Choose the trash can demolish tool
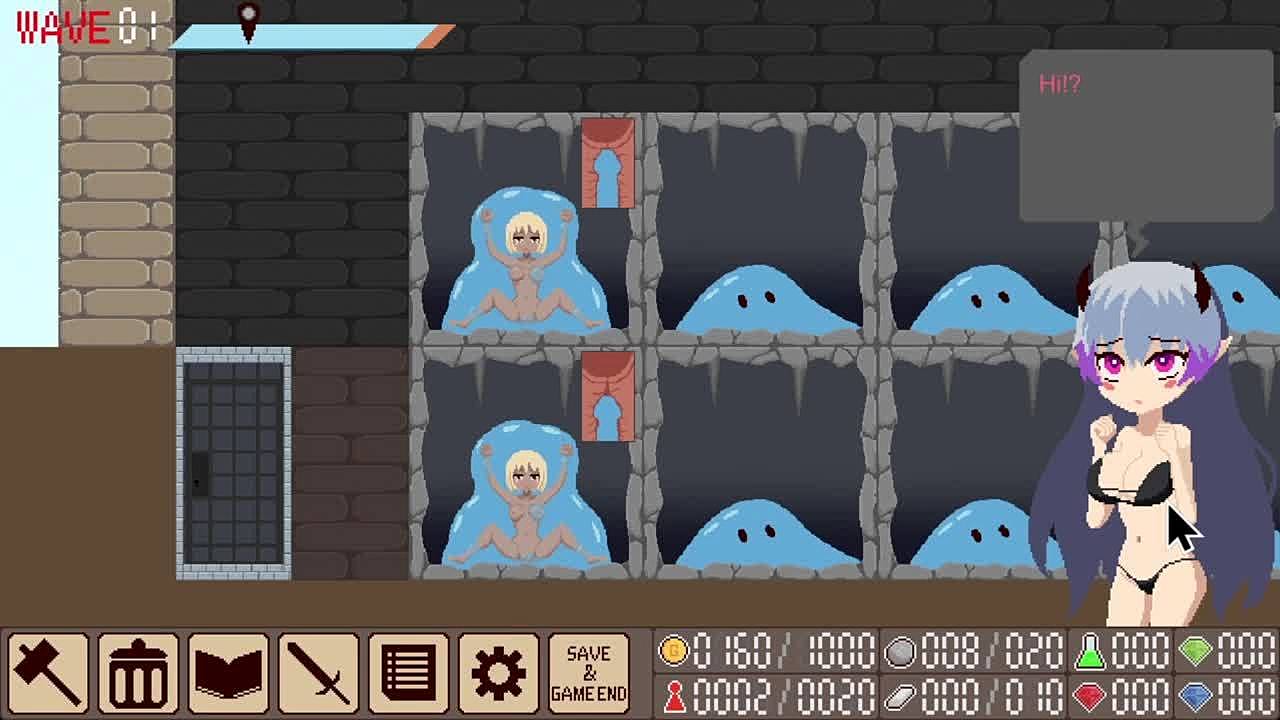 point(138,673)
